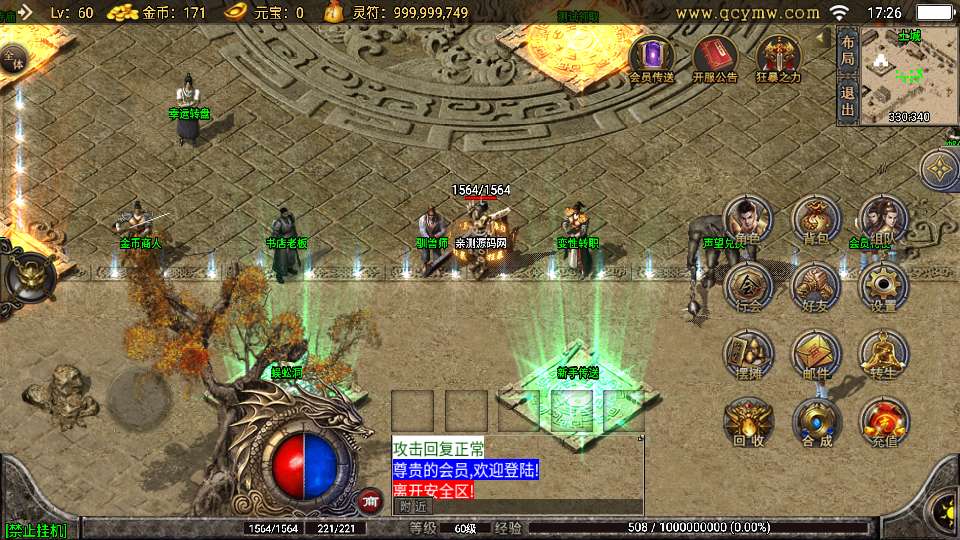960x540 pixels.
Task: Toggle the 禁止挂机 auto-battle label
Action: [36, 530]
